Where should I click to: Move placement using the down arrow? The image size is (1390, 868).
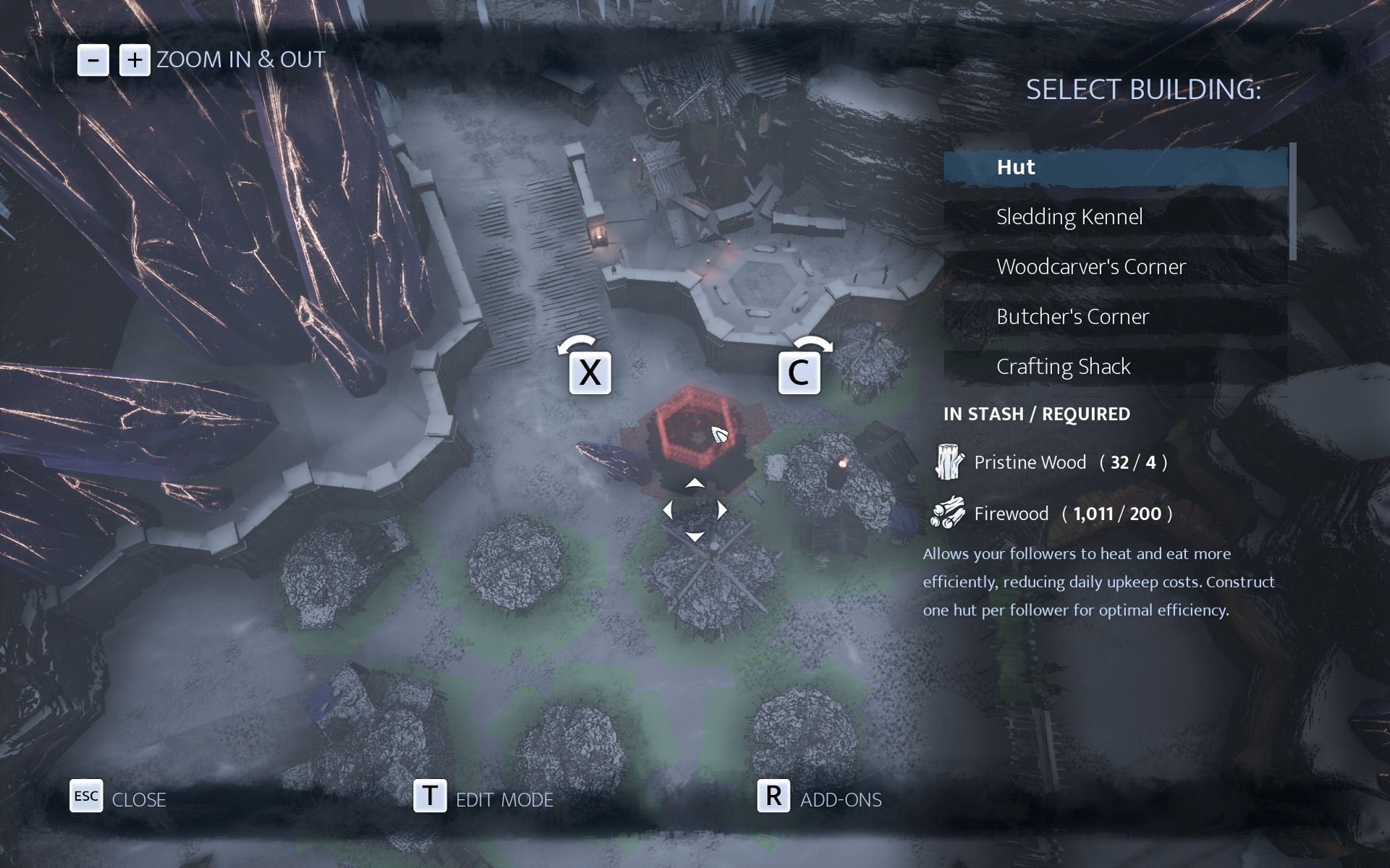click(695, 537)
